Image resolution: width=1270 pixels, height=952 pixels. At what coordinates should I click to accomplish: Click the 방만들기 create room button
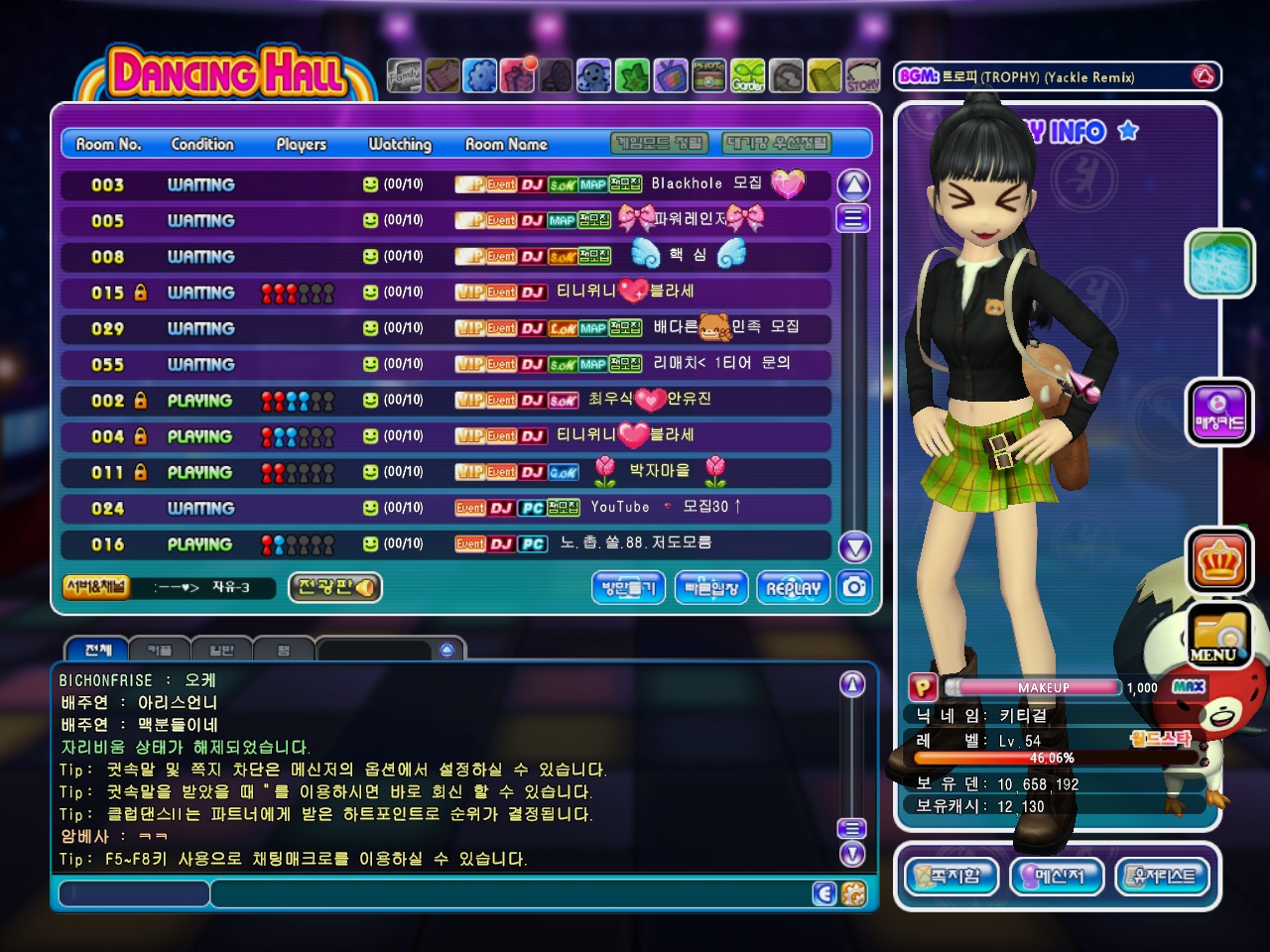629,587
